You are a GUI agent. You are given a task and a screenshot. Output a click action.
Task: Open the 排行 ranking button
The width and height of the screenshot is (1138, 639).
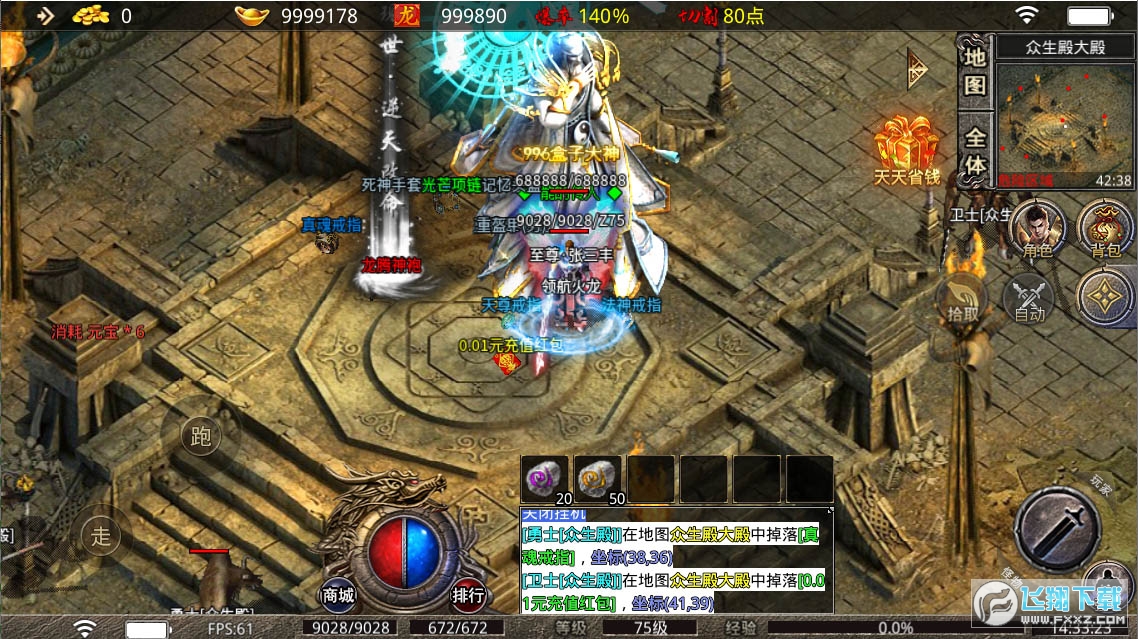click(468, 596)
